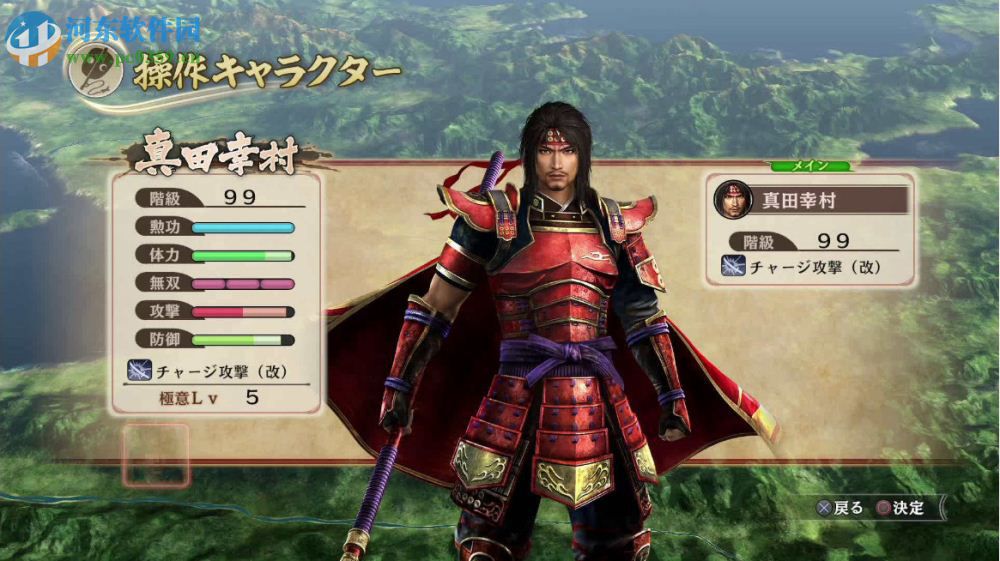Select 真田幸村 in the main character panel

(x=810, y=199)
